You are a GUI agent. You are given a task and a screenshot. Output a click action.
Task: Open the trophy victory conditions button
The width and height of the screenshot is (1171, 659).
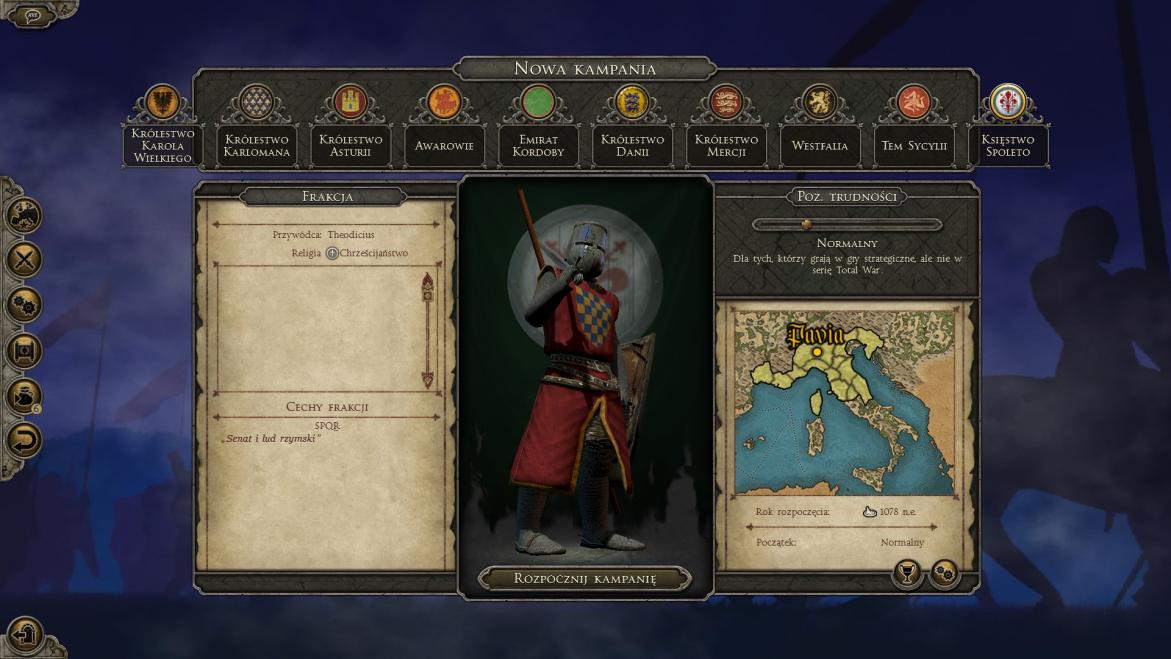click(x=907, y=573)
